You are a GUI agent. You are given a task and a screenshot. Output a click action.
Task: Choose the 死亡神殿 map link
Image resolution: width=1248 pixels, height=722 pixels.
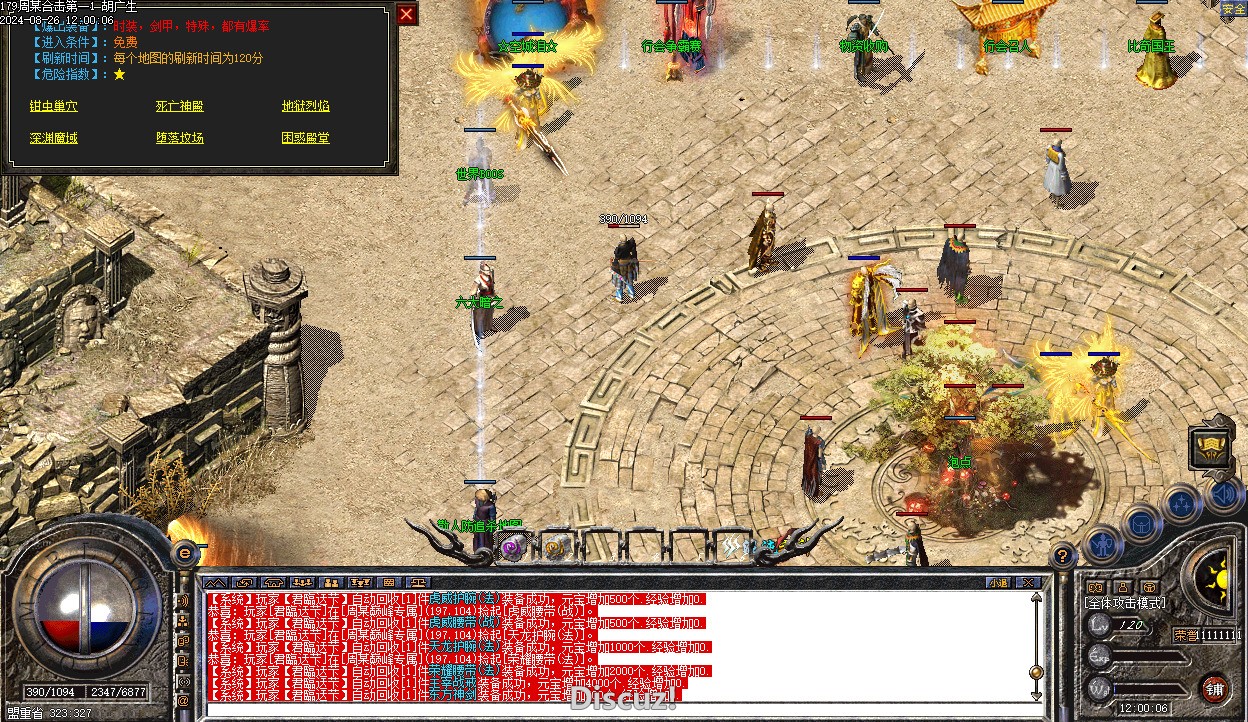pyautogui.click(x=179, y=106)
